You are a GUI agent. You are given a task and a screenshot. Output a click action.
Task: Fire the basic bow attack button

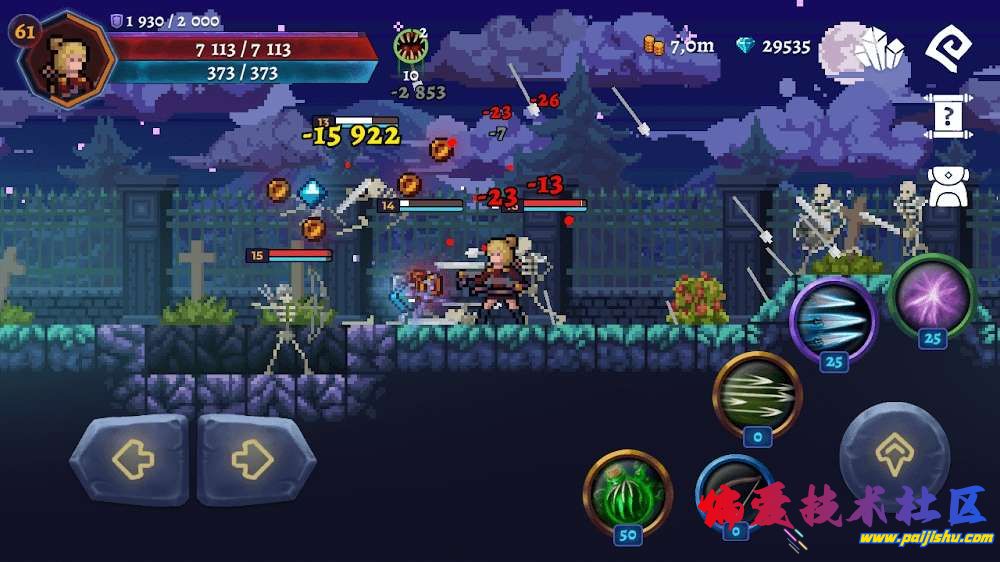735,492
